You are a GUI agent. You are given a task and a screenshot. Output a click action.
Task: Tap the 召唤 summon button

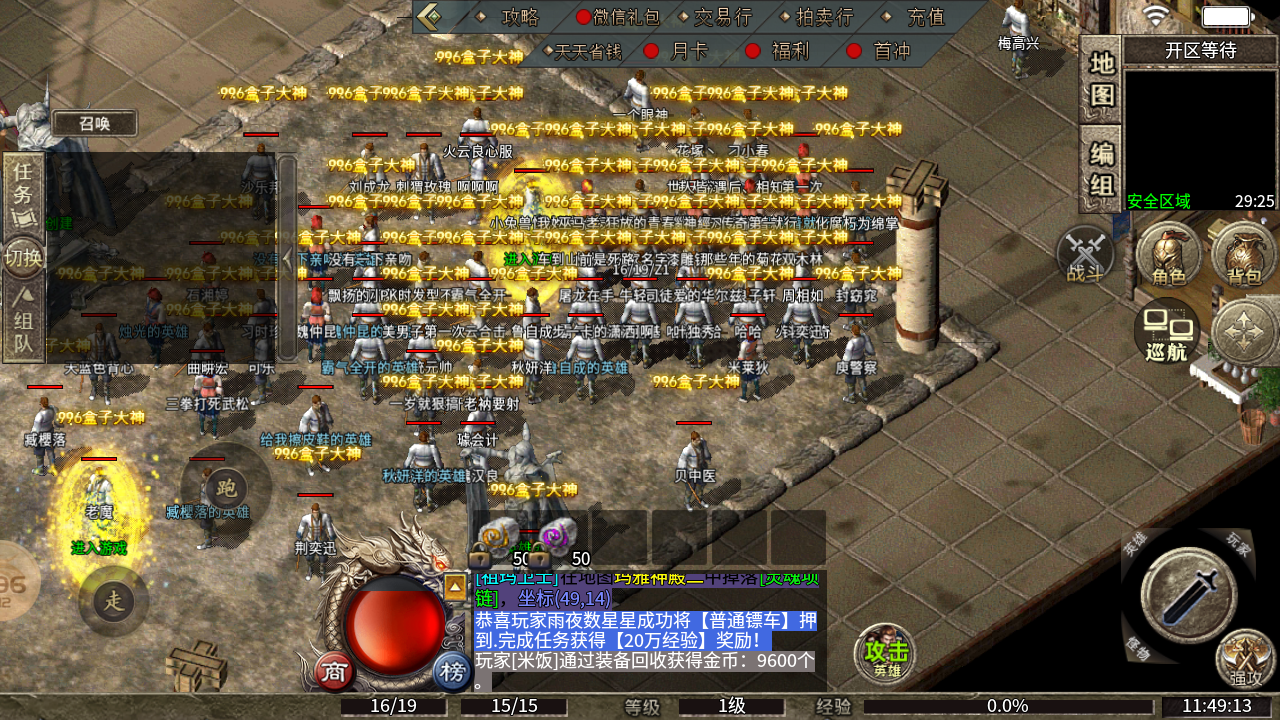[95, 123]
